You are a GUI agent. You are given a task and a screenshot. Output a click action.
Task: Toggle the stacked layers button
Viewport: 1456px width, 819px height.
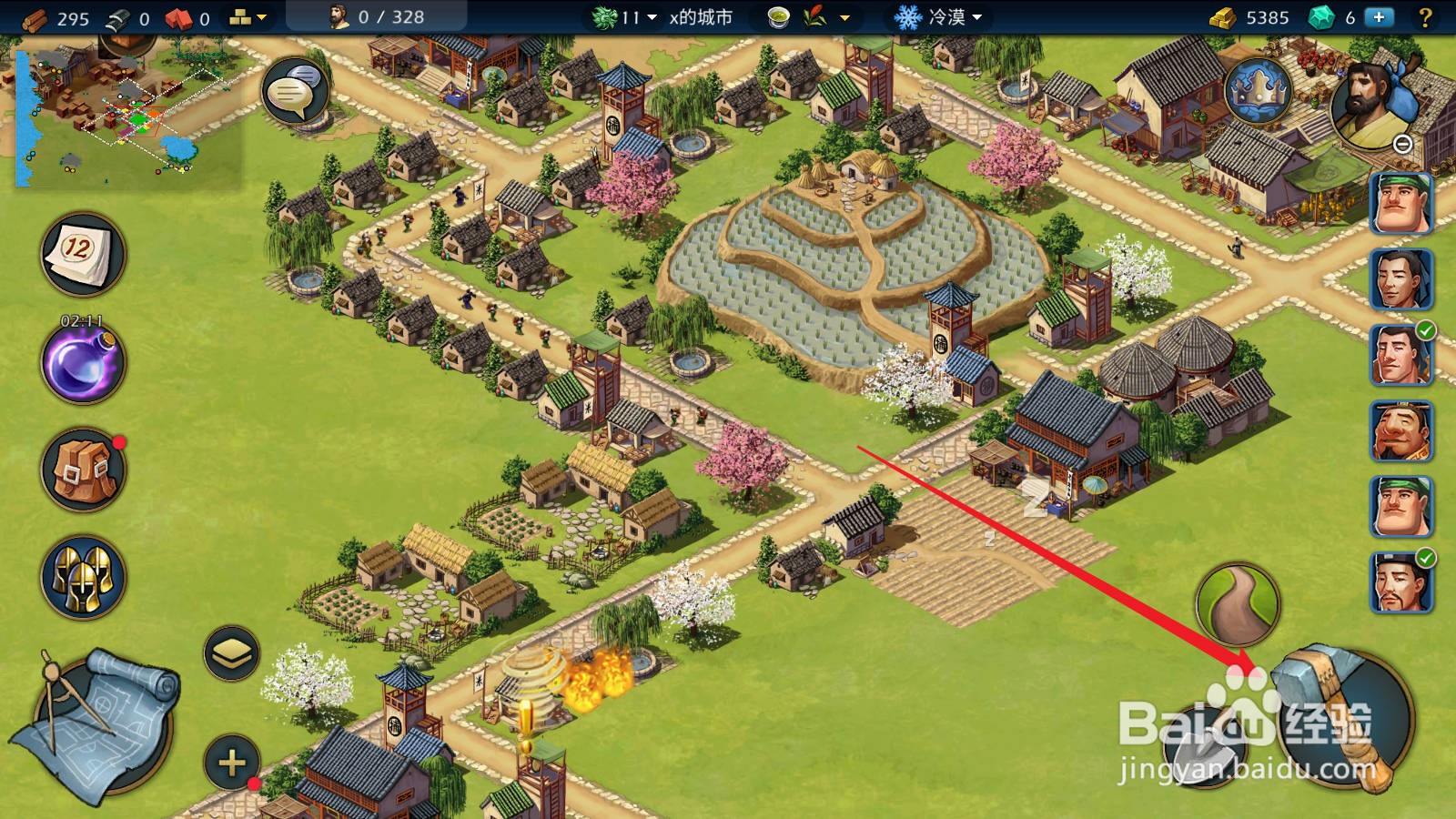click(x=231, y=652)
